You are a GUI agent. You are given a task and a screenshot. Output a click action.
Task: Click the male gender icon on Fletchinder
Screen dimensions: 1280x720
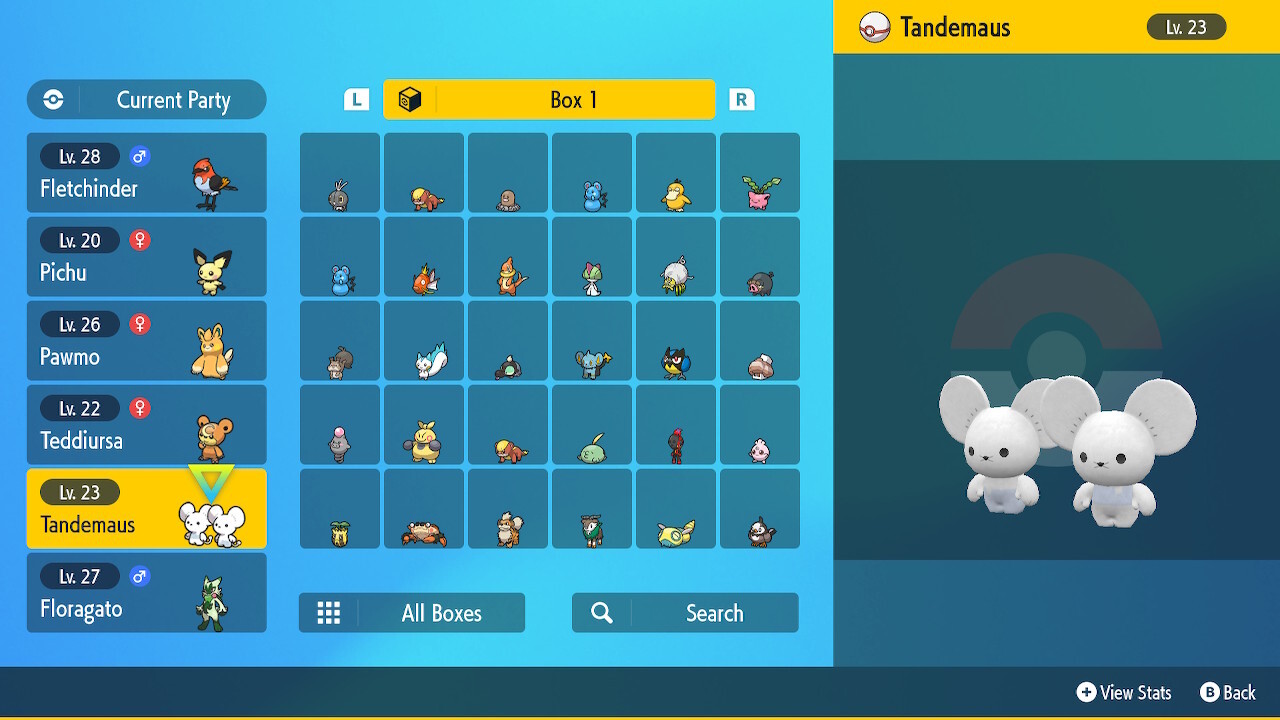pos(139,156)
